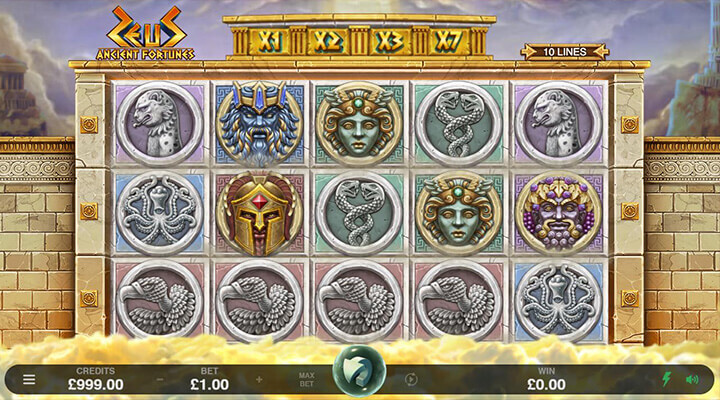This screenshot has height=400, width=720.
Task: Show the 10 Lines paytable info
Action: 564,51
